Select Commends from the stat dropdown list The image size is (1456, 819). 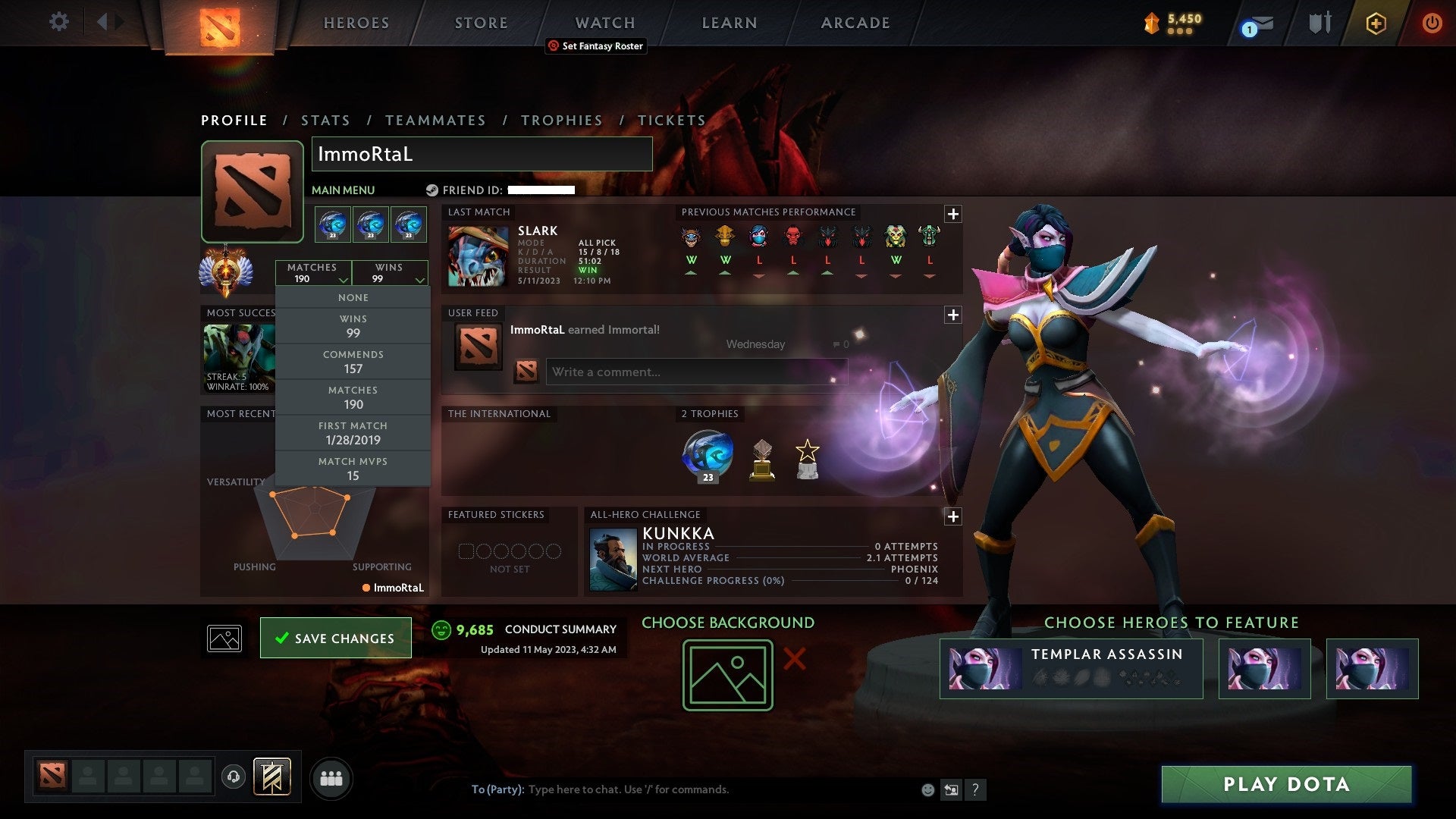pos(353,362)
